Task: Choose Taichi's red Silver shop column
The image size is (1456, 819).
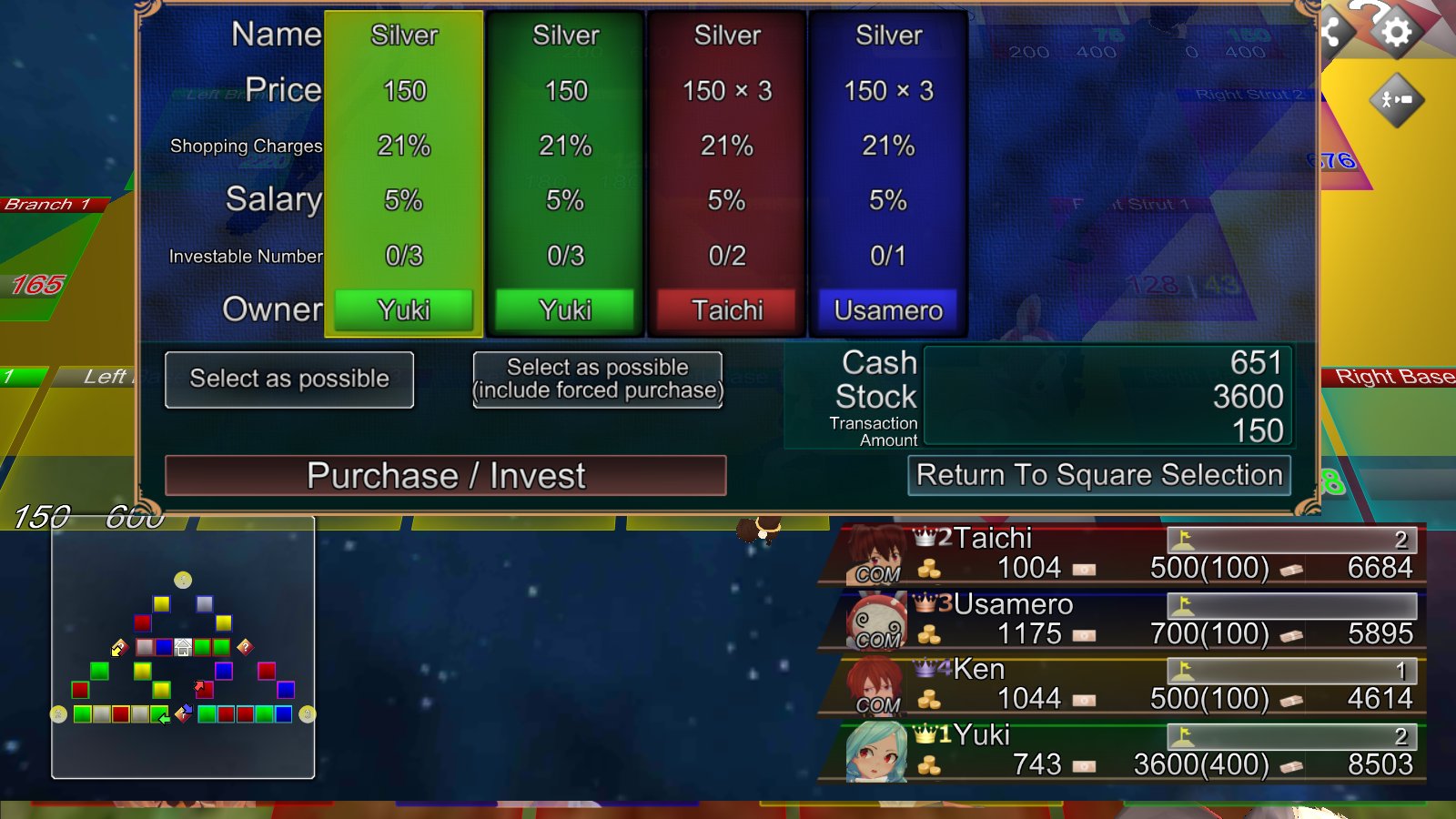Action: (x=726, y=173)
